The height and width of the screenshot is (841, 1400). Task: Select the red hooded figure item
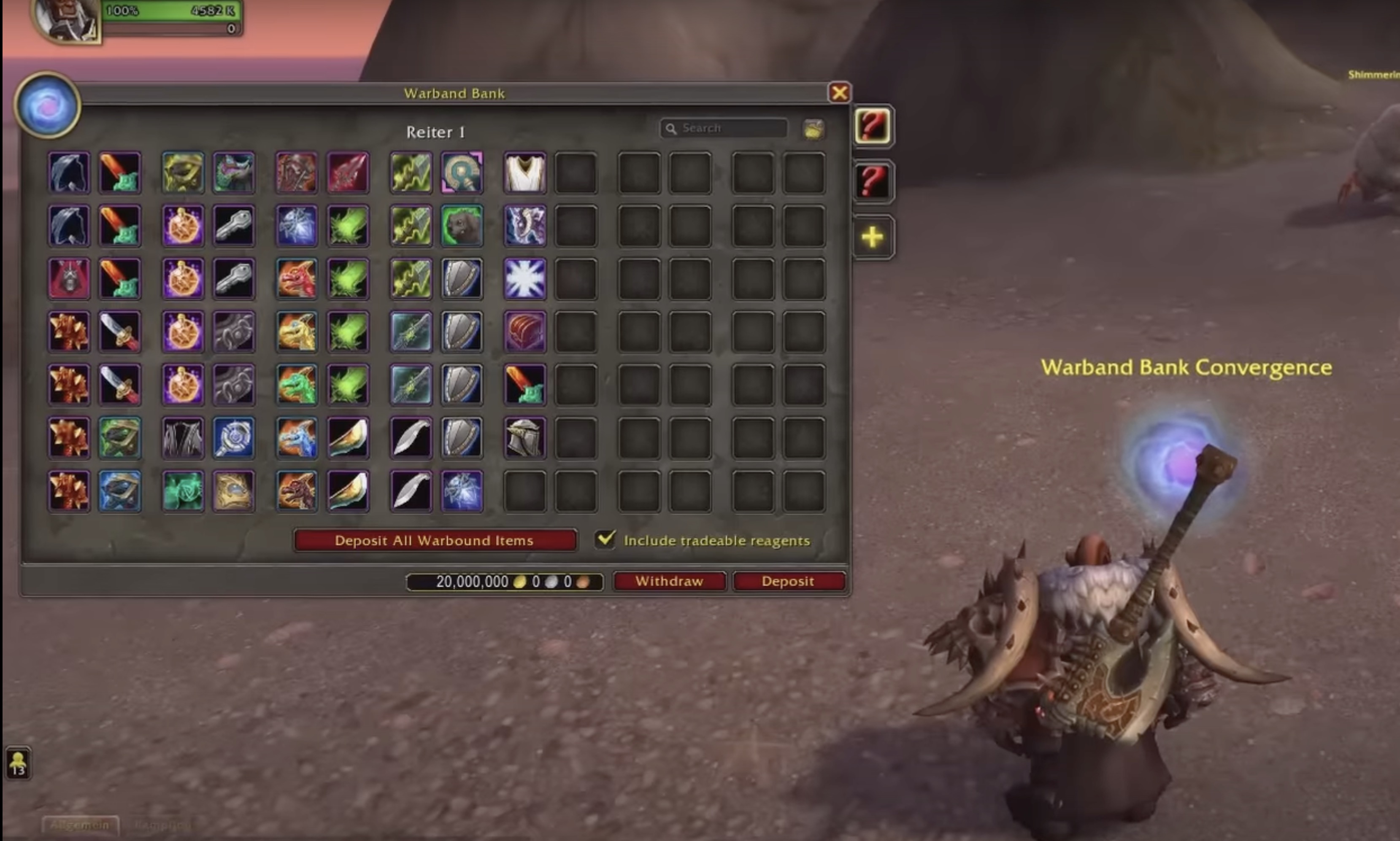[69, 279]
